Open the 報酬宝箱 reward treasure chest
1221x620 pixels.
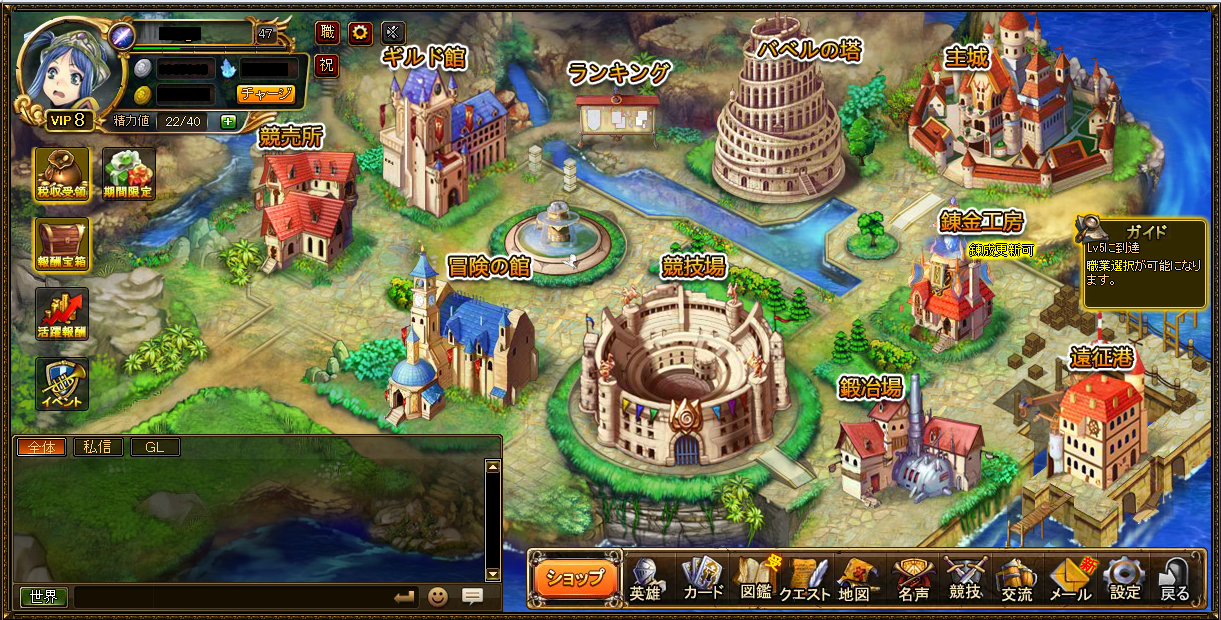click(x=62, y=245)
